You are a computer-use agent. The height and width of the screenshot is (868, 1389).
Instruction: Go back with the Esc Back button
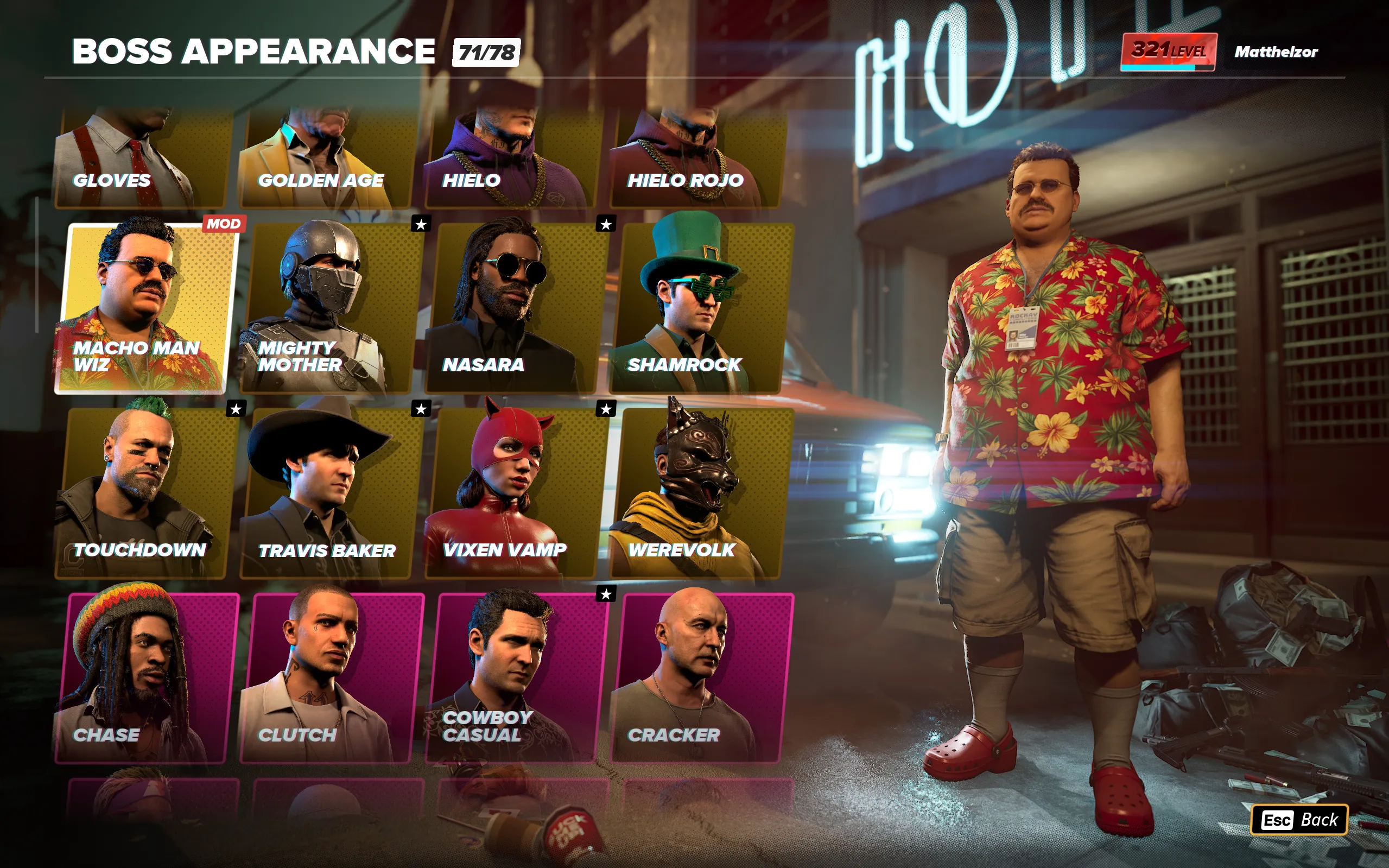tap(1299, 820)
